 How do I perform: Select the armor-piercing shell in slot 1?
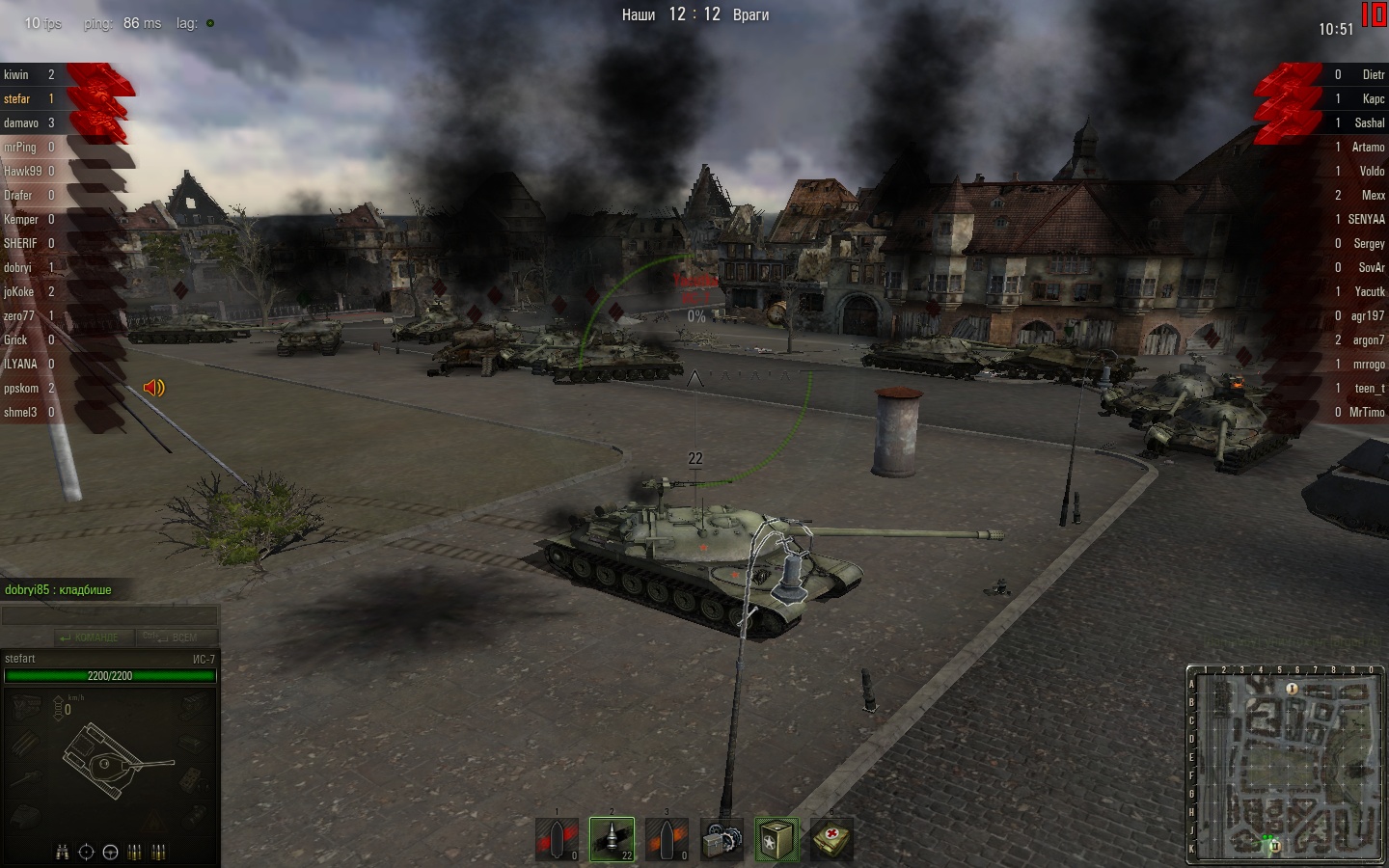[558, 839]
